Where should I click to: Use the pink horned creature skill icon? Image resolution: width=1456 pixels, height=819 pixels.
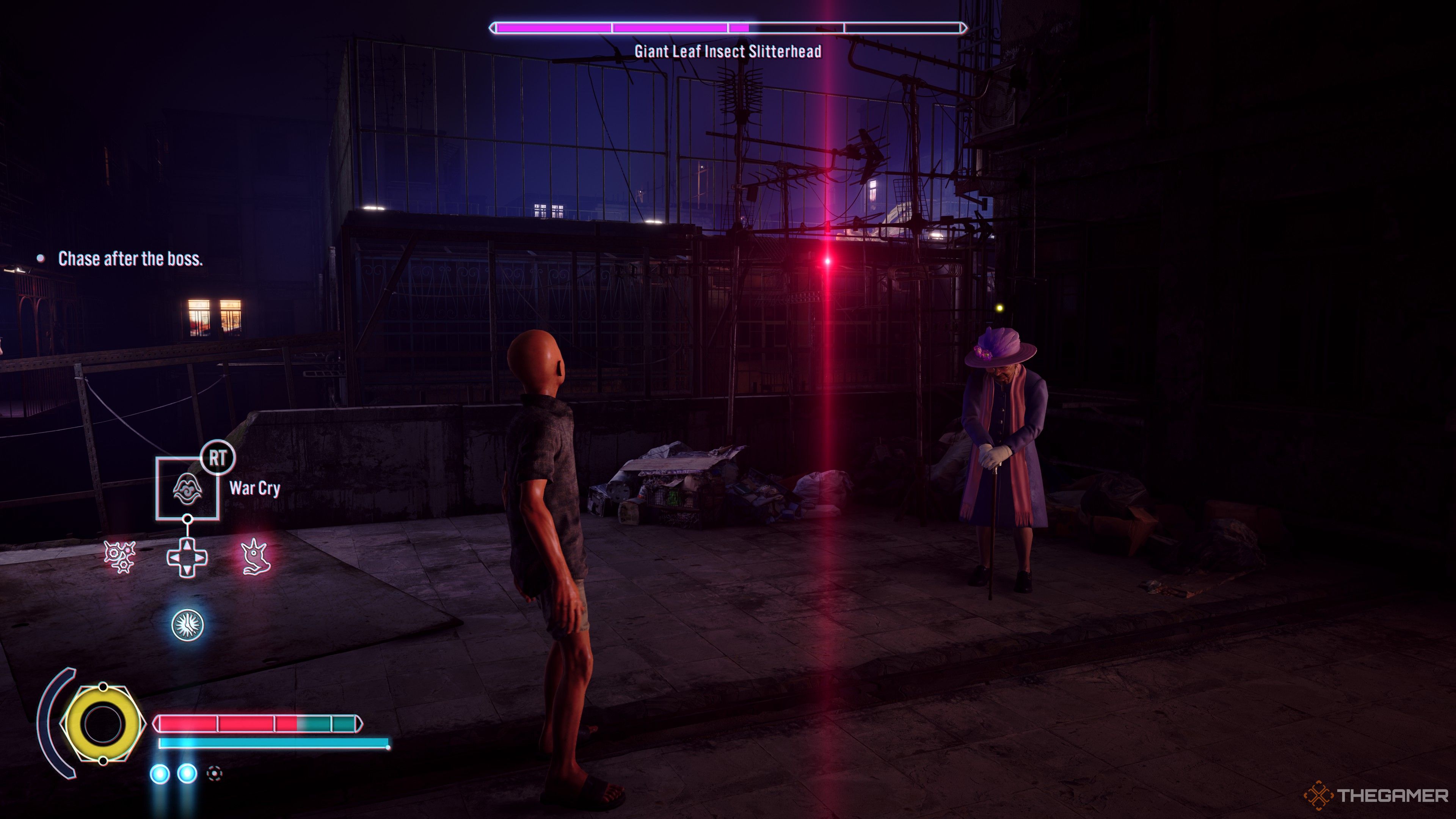(256, 557)
